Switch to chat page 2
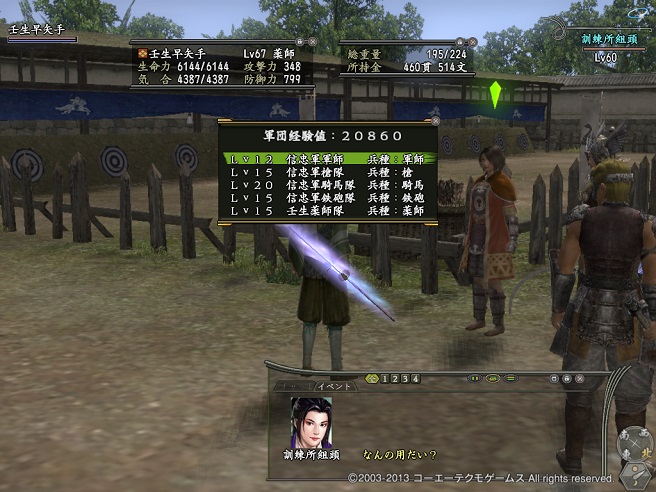Viewport: 656px width, 492px height. 394,379
